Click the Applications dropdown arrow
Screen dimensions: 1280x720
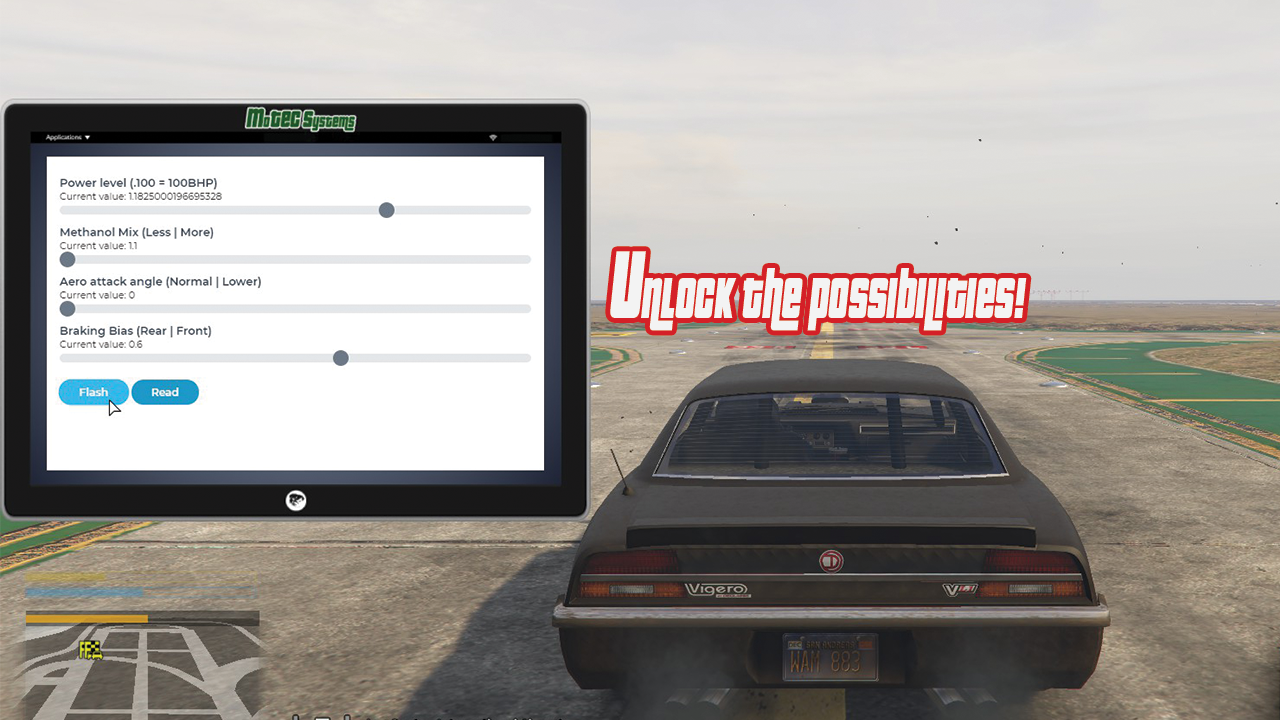(x=87, y=137)
